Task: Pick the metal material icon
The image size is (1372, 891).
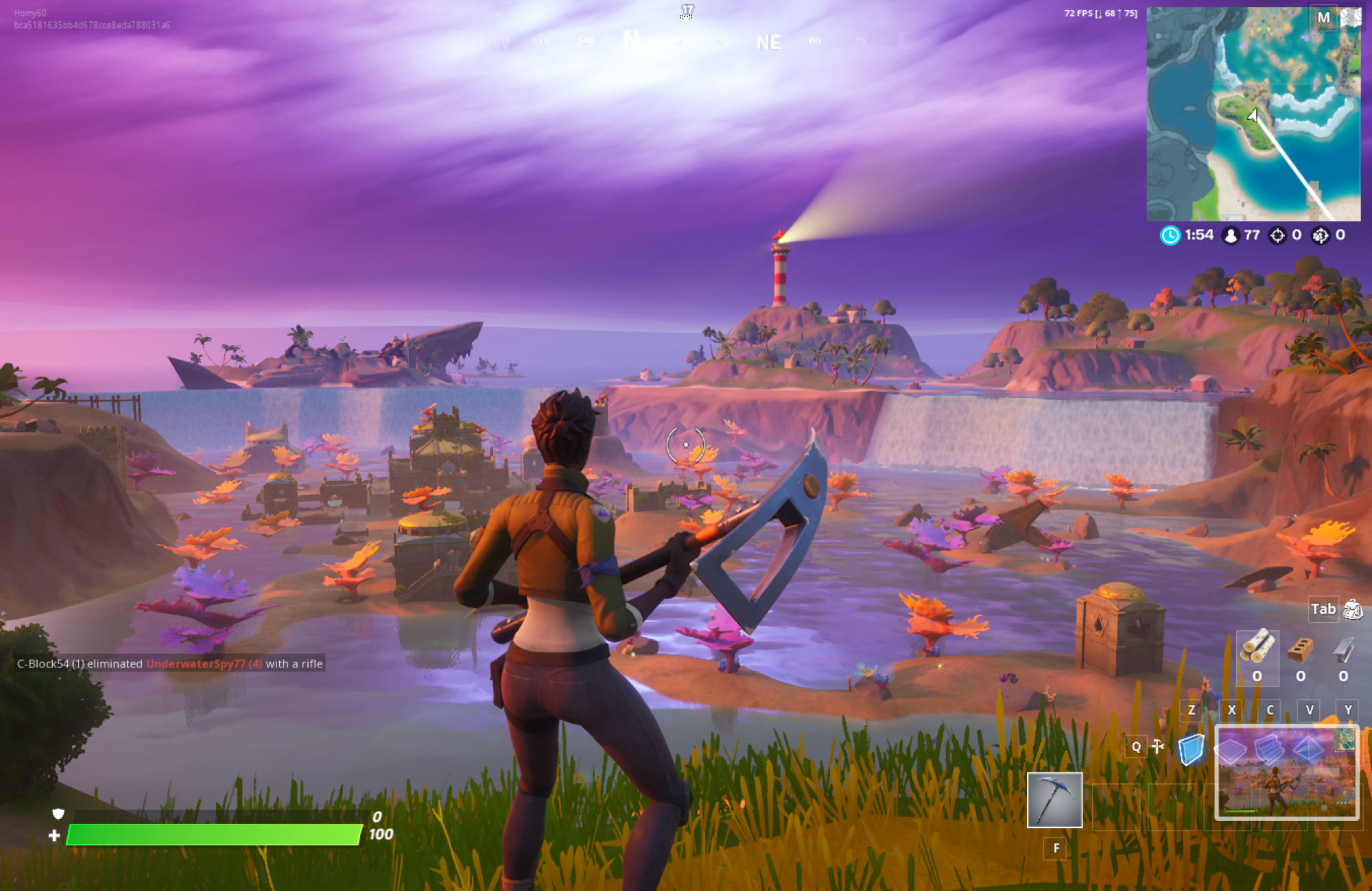Action: tap(1343, 648)
